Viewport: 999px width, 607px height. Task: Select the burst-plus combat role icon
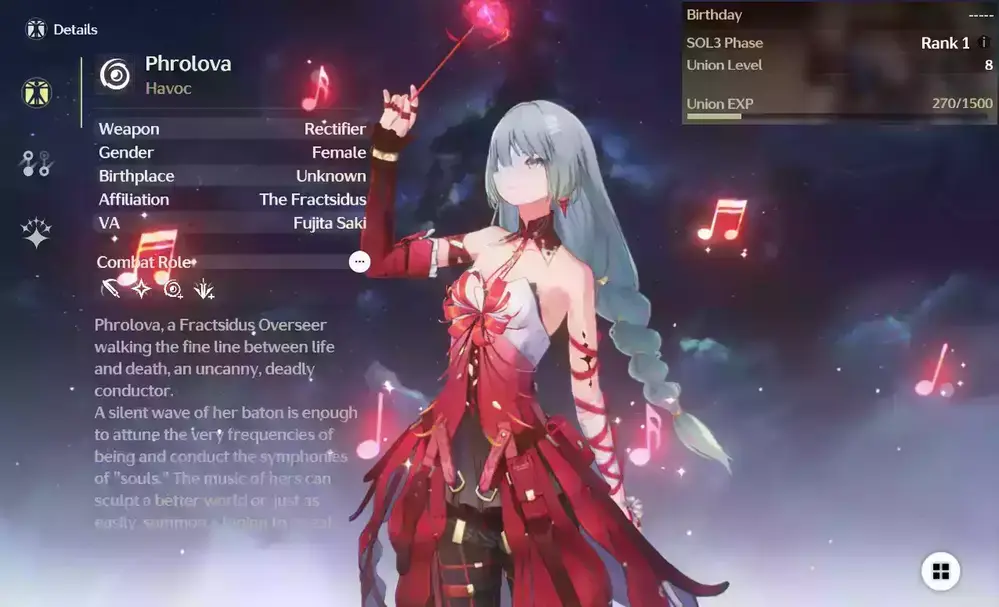pos(204,290)
